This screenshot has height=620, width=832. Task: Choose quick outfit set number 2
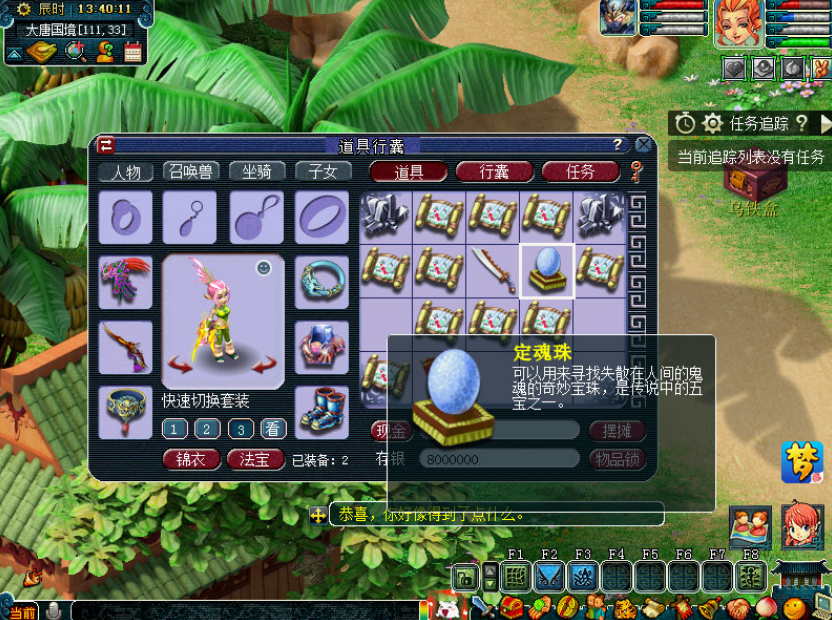coord(207,429)
